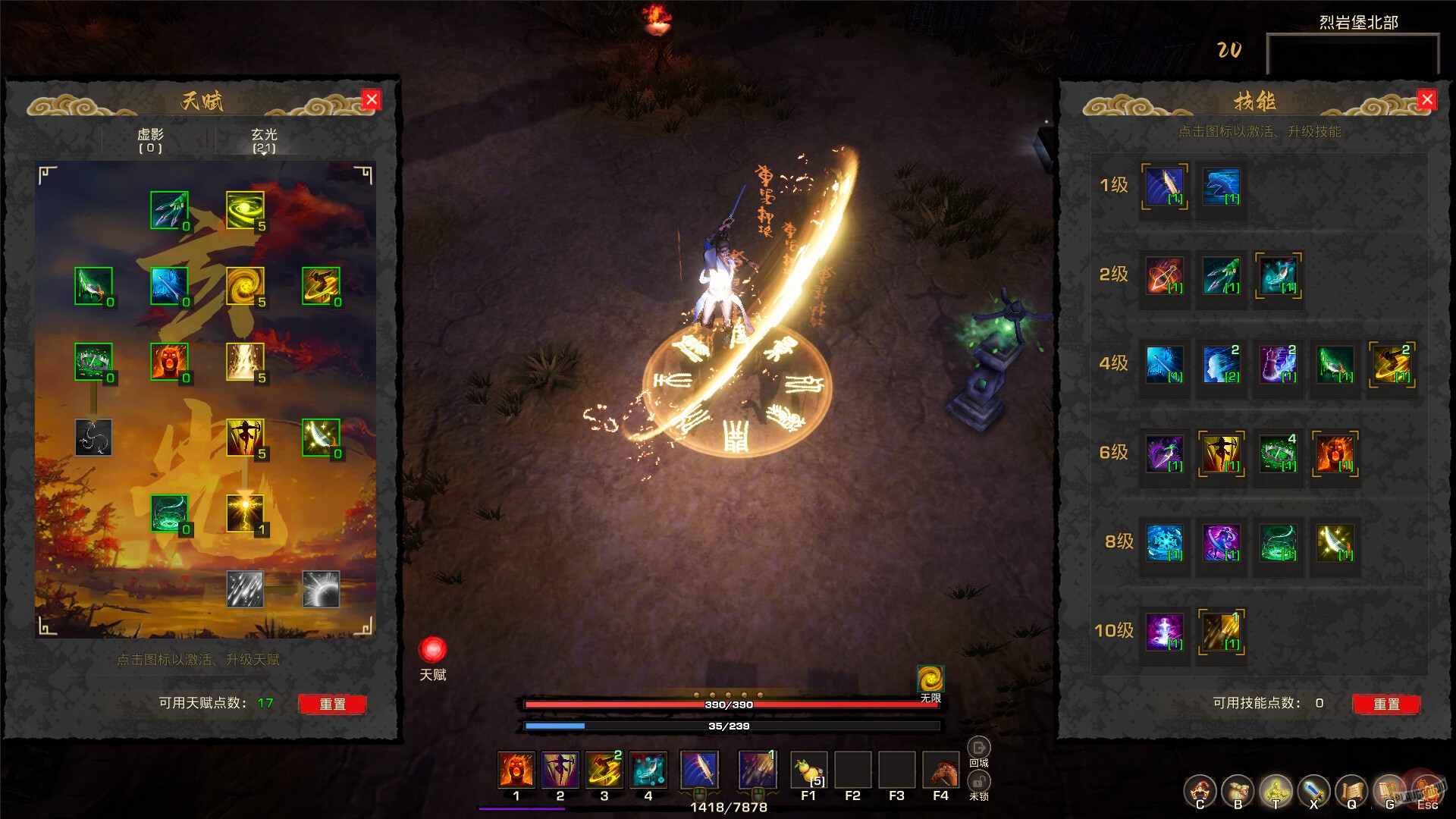Switch to the 玄光 talent tab
Viewport: 1456px width, 819px height.
point(264,140)
